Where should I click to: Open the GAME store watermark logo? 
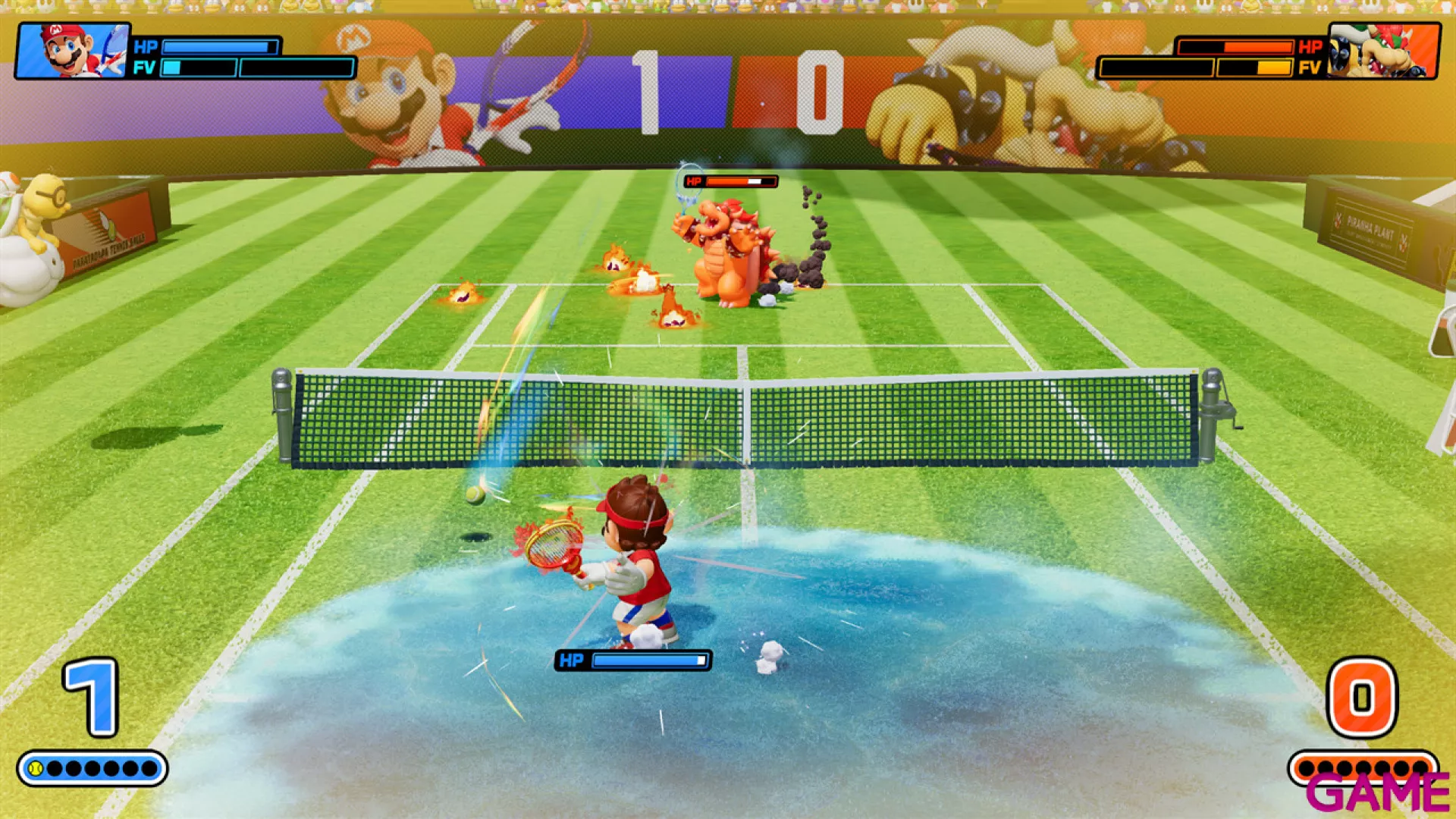tap(1377, 792)
